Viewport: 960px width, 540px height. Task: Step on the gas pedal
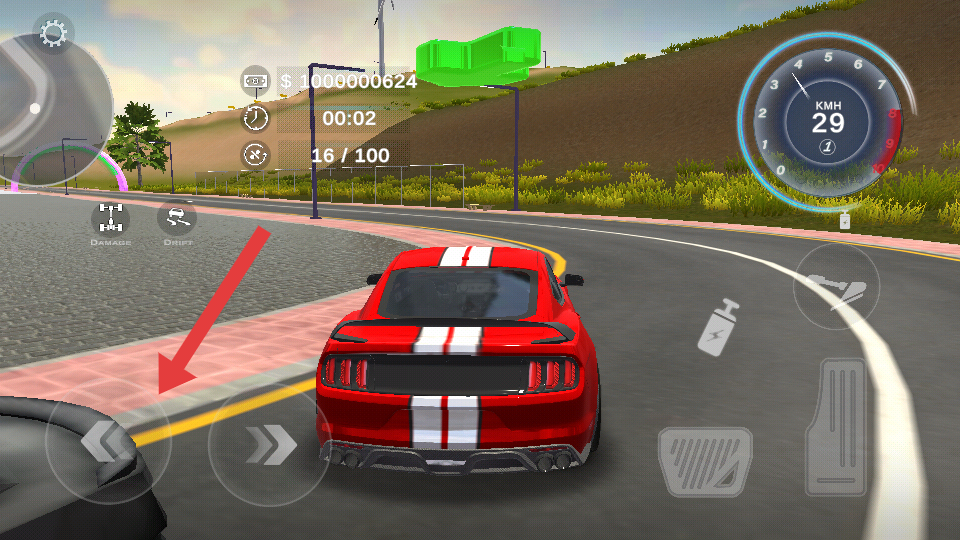842,427
